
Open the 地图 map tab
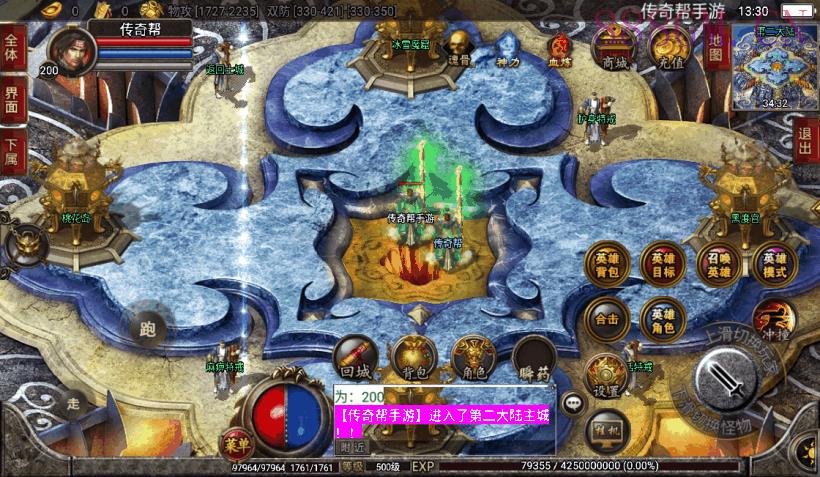(x=716, y=45)
